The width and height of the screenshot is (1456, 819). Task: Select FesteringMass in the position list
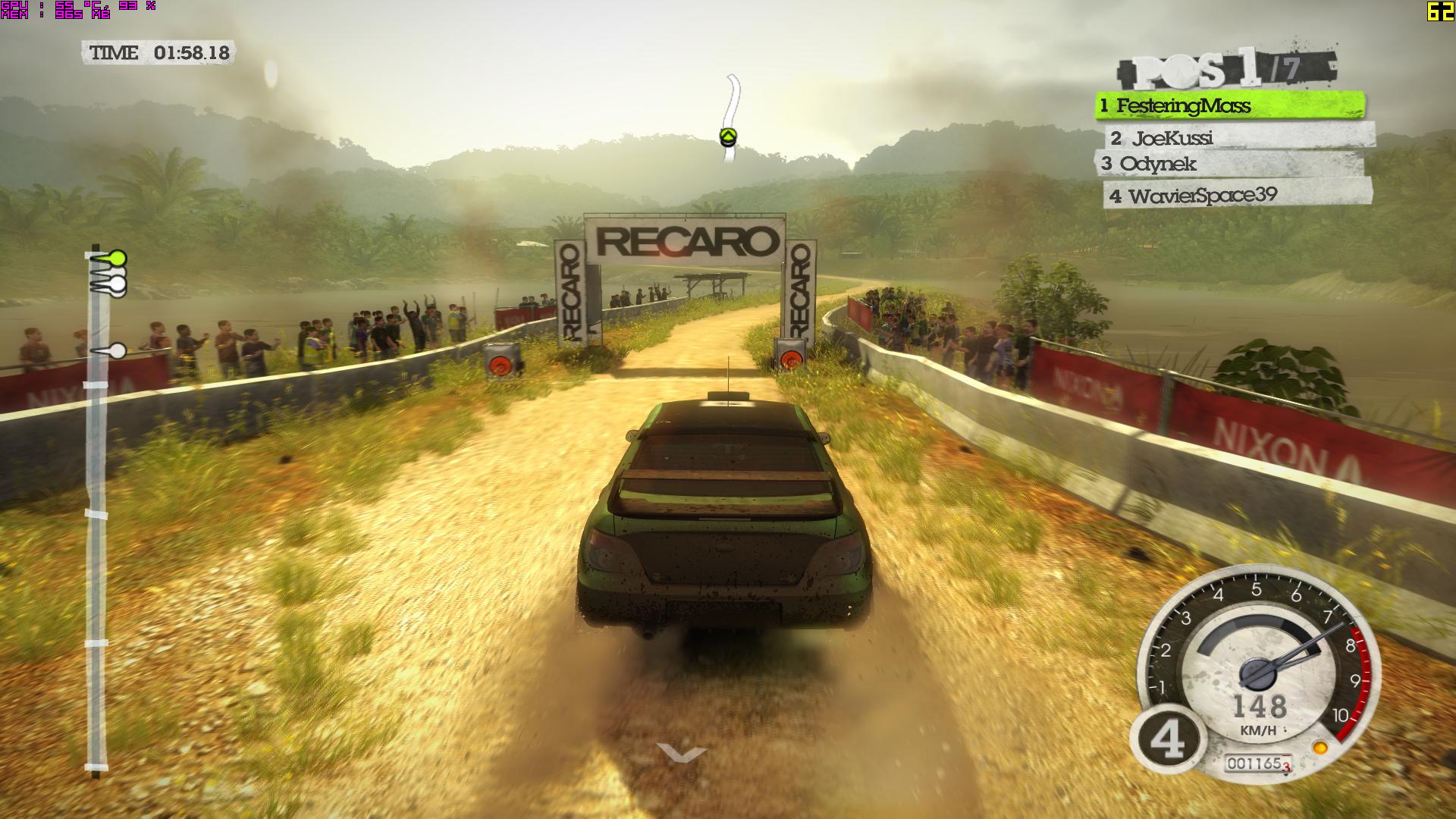click(1228, 105)
